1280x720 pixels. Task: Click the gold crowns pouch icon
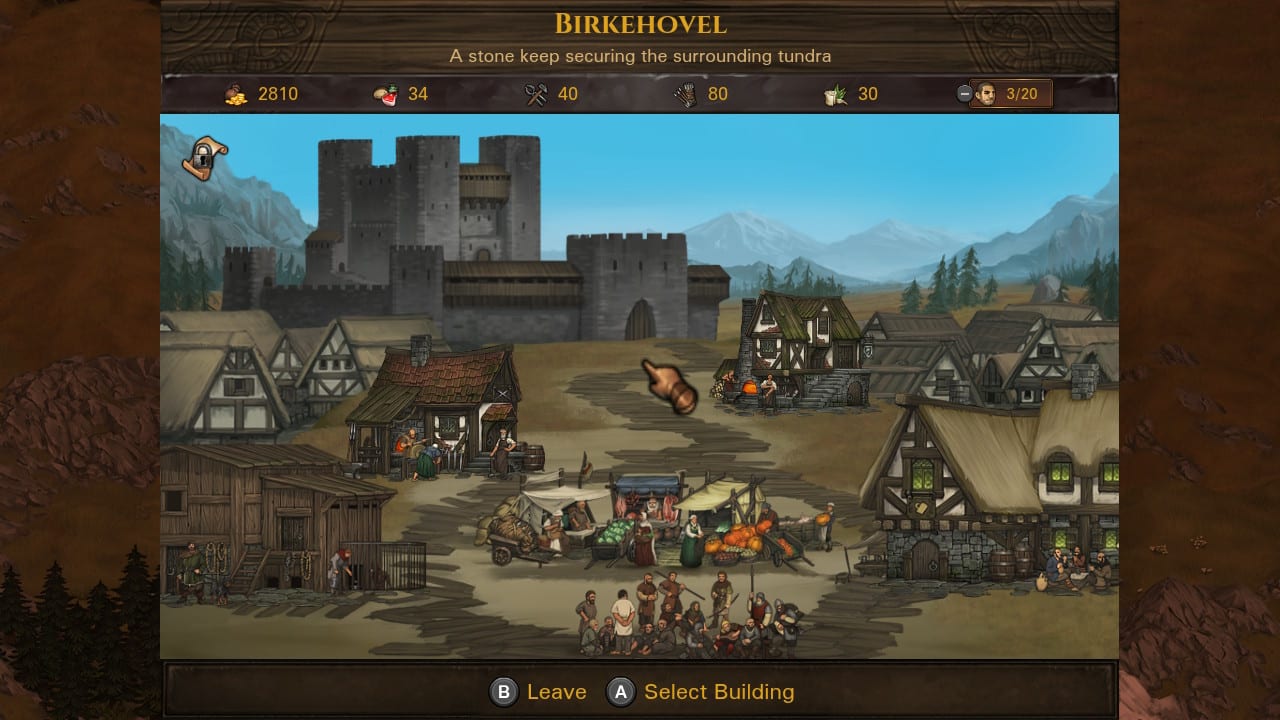236,93
